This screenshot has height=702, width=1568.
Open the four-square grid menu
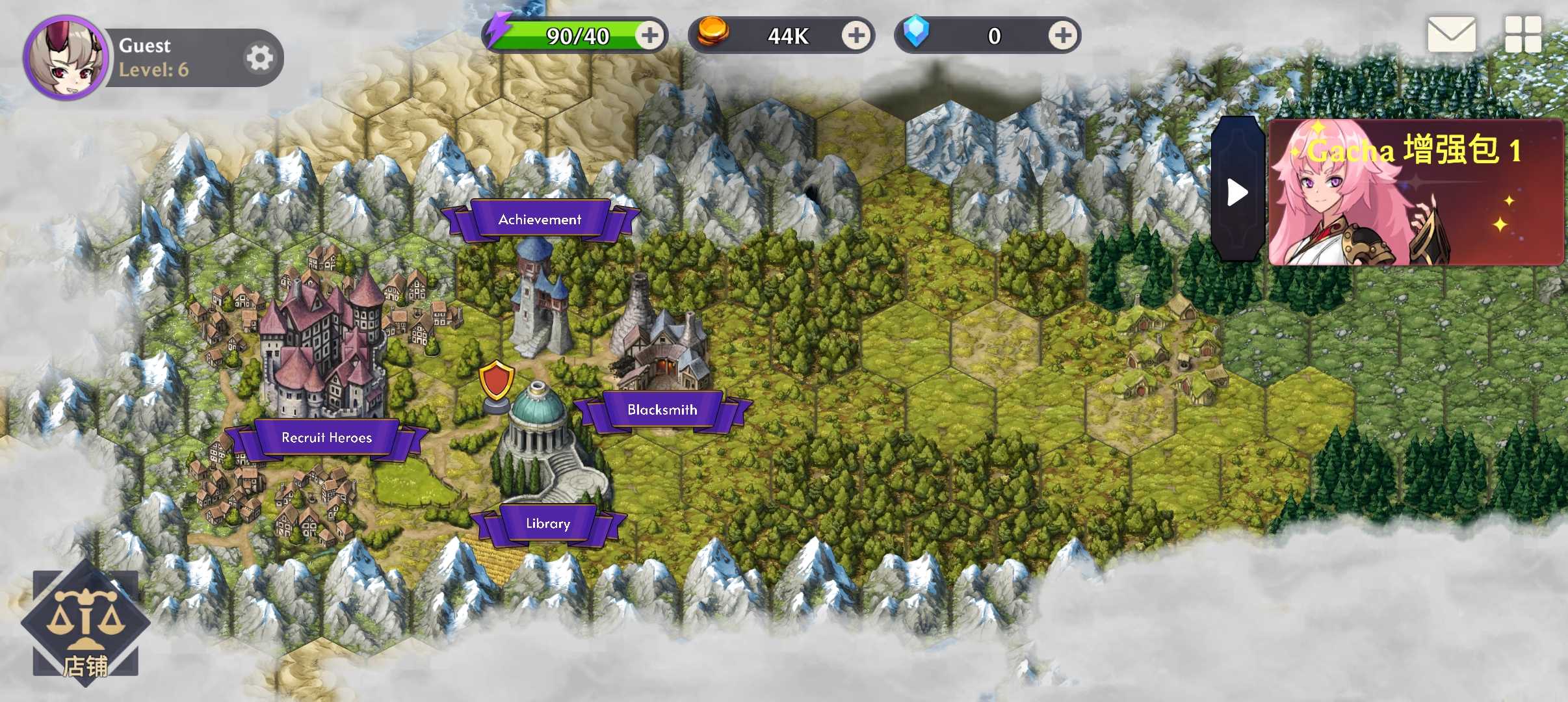point(1522,34)
